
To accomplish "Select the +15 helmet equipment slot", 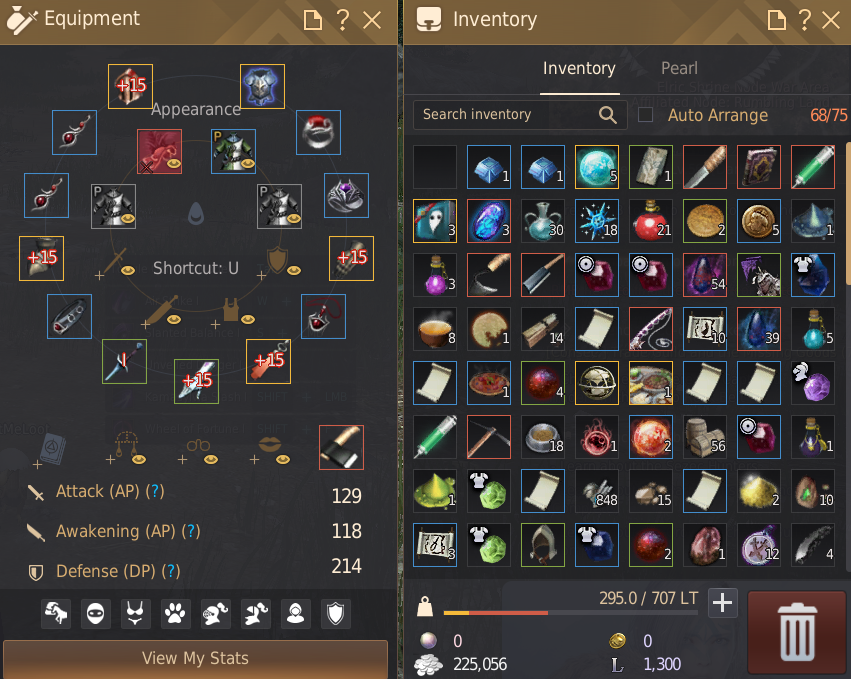I will point(130,86).
